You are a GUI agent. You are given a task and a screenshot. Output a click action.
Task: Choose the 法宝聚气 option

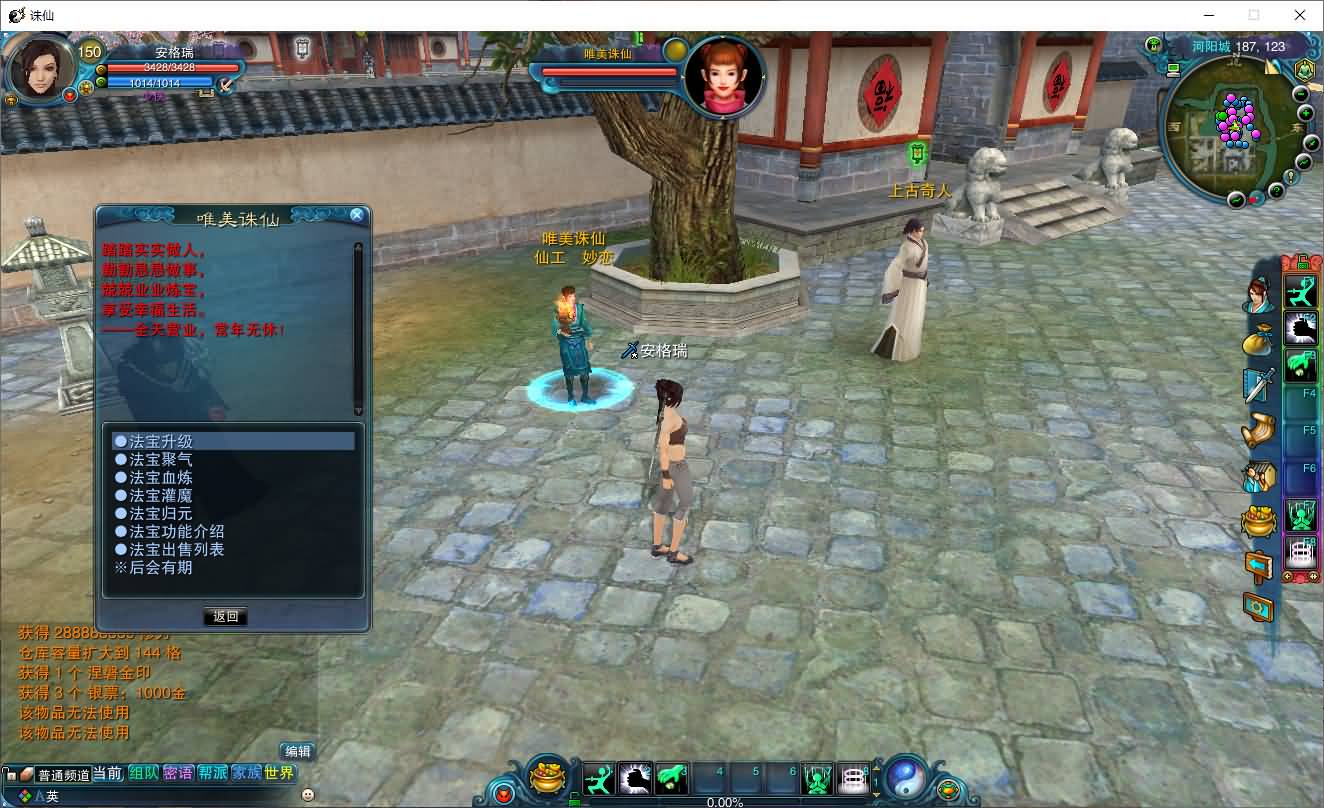tap(161, 459)
